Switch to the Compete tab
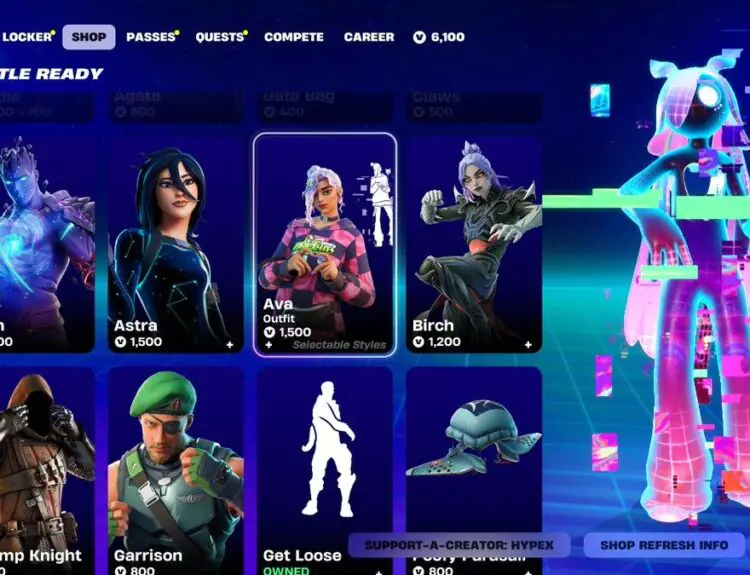Screen dimensions: 750x575 (x=293, y=37)
